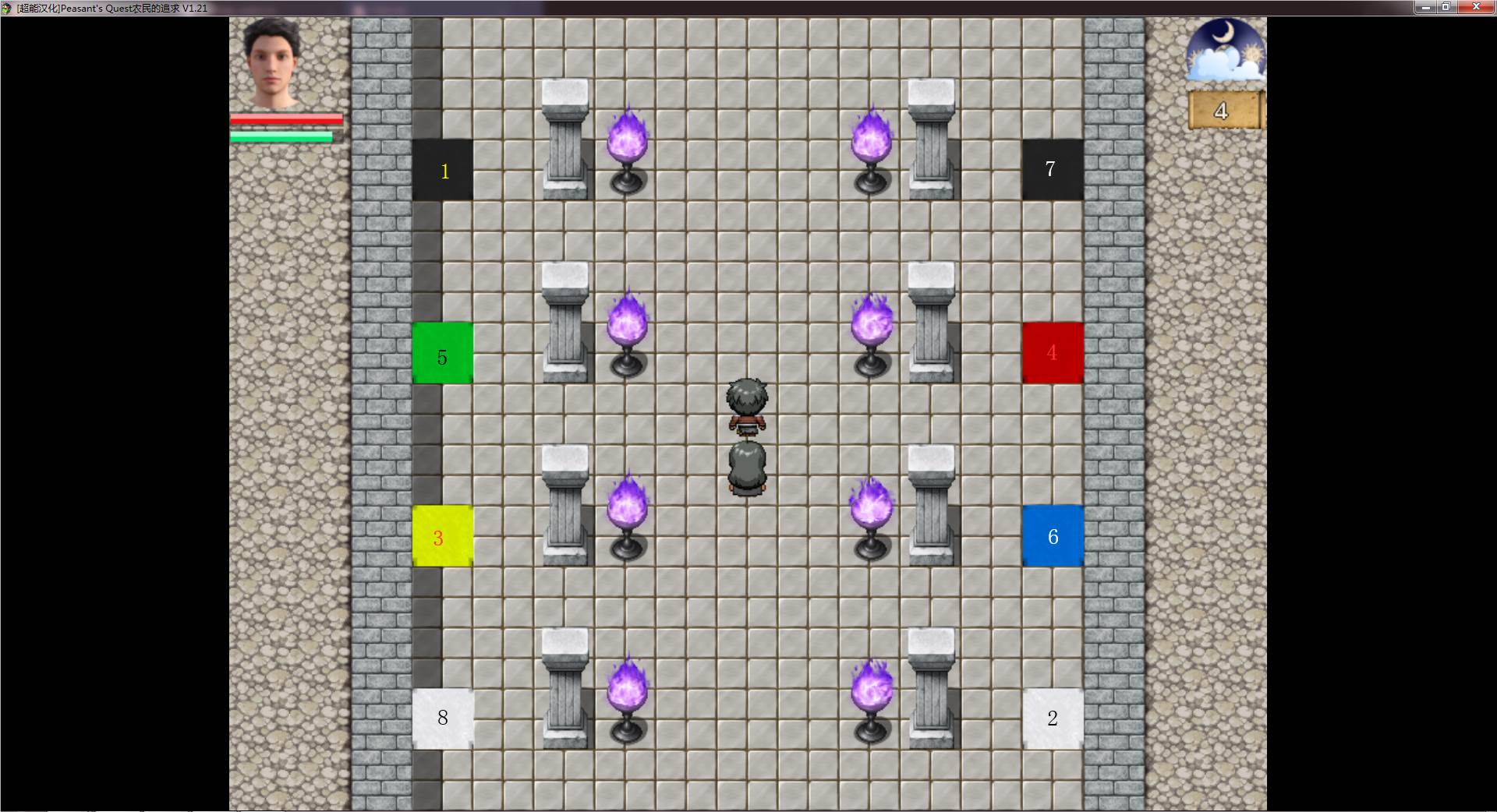Choose the blue tile numbered 6
This screenshot has height=812, width=1497.
[1052, 536]
